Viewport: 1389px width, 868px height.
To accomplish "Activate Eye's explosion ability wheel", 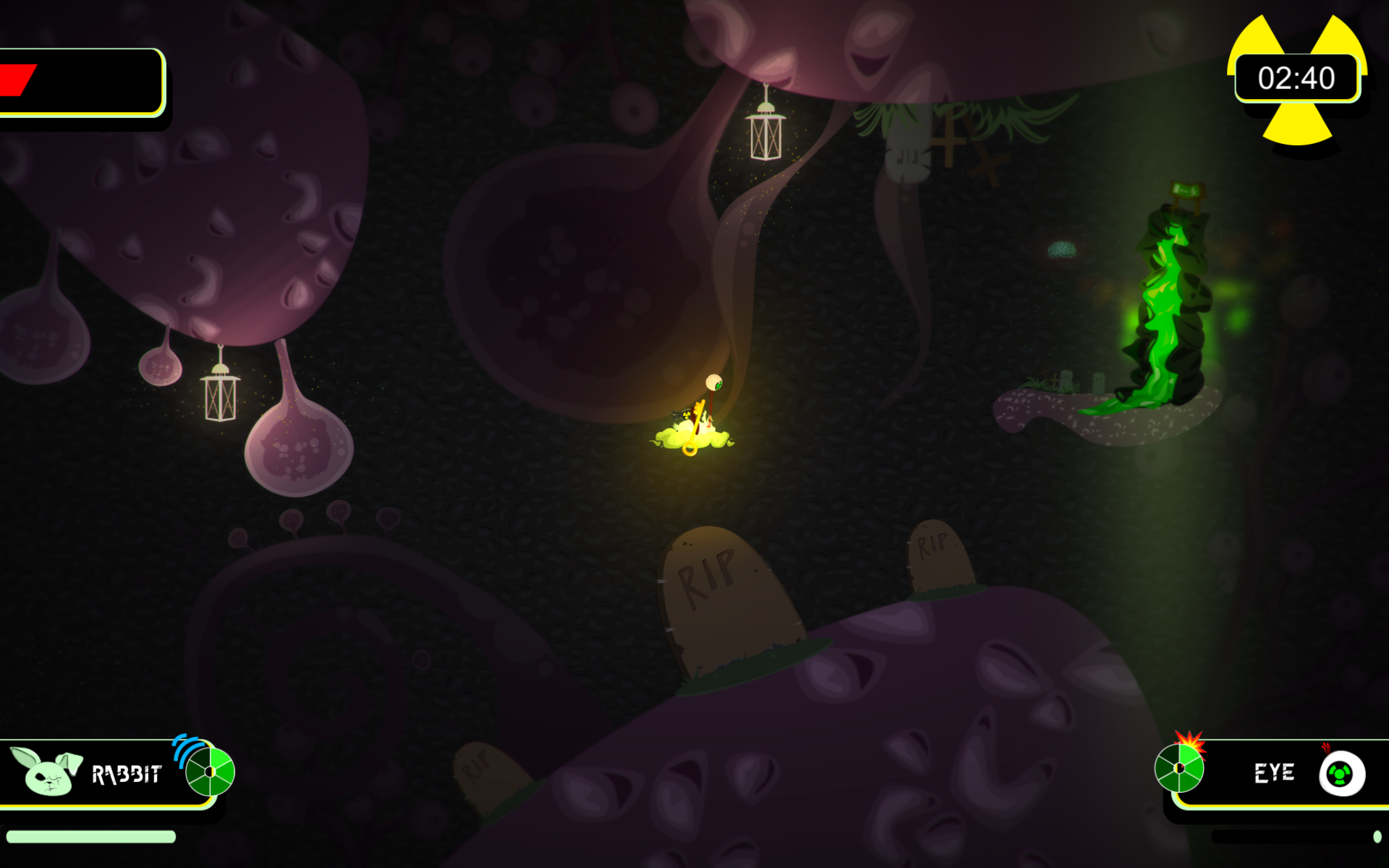I will pos(1179,768).
